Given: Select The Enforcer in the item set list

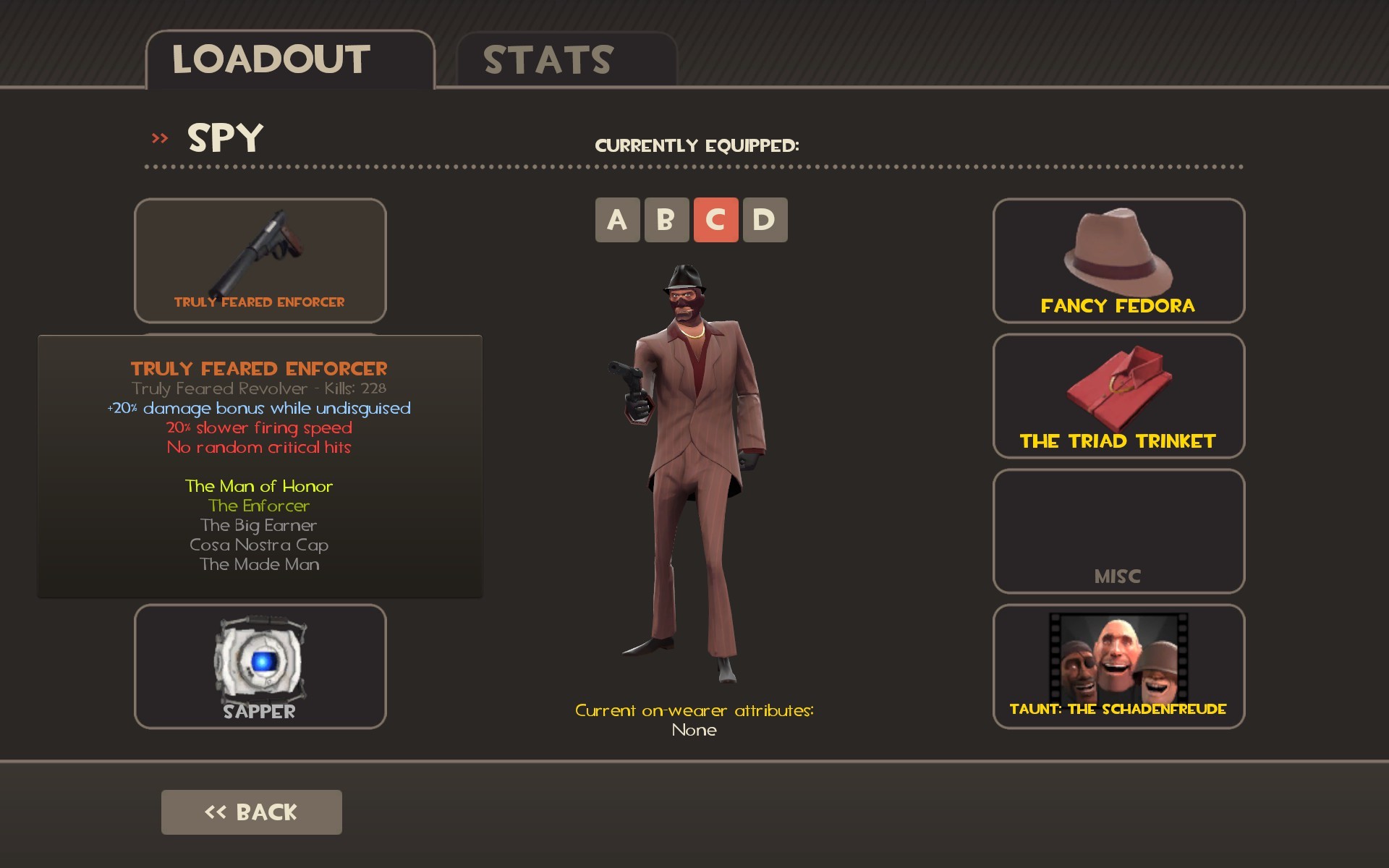Looking at the screenshot, I should tap(258, 506).
